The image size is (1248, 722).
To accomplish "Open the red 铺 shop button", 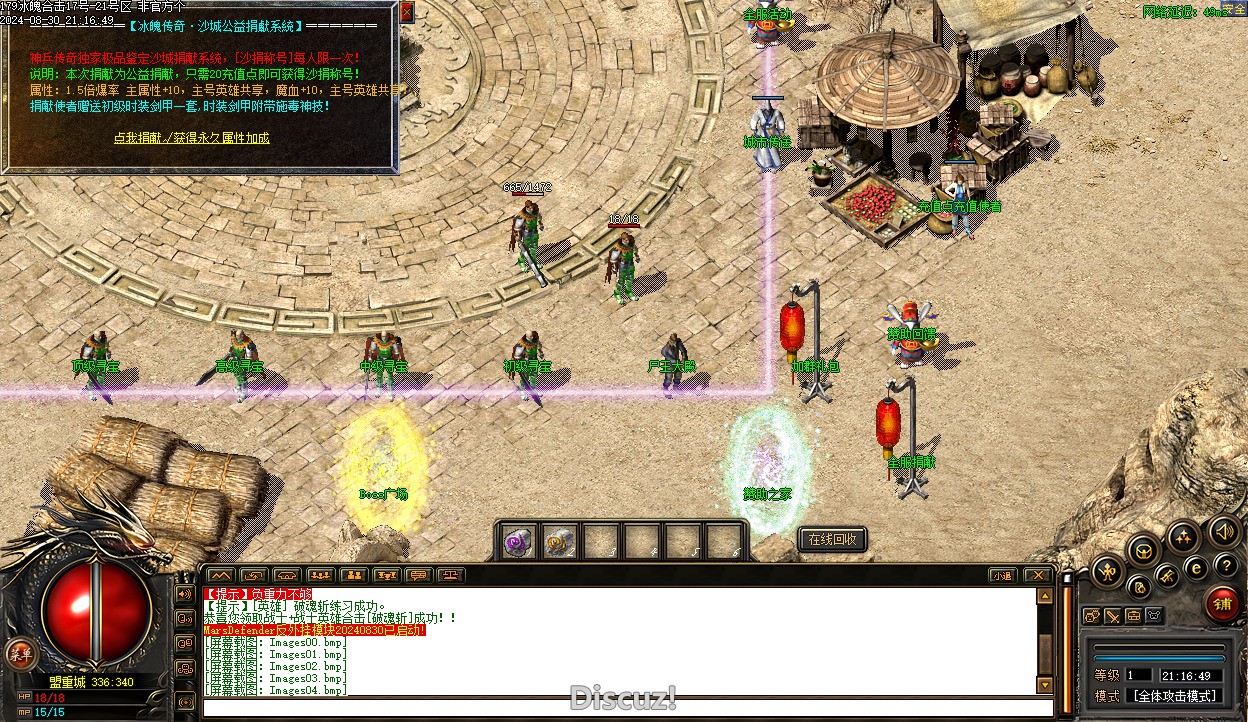I will tap(1222, 603).
